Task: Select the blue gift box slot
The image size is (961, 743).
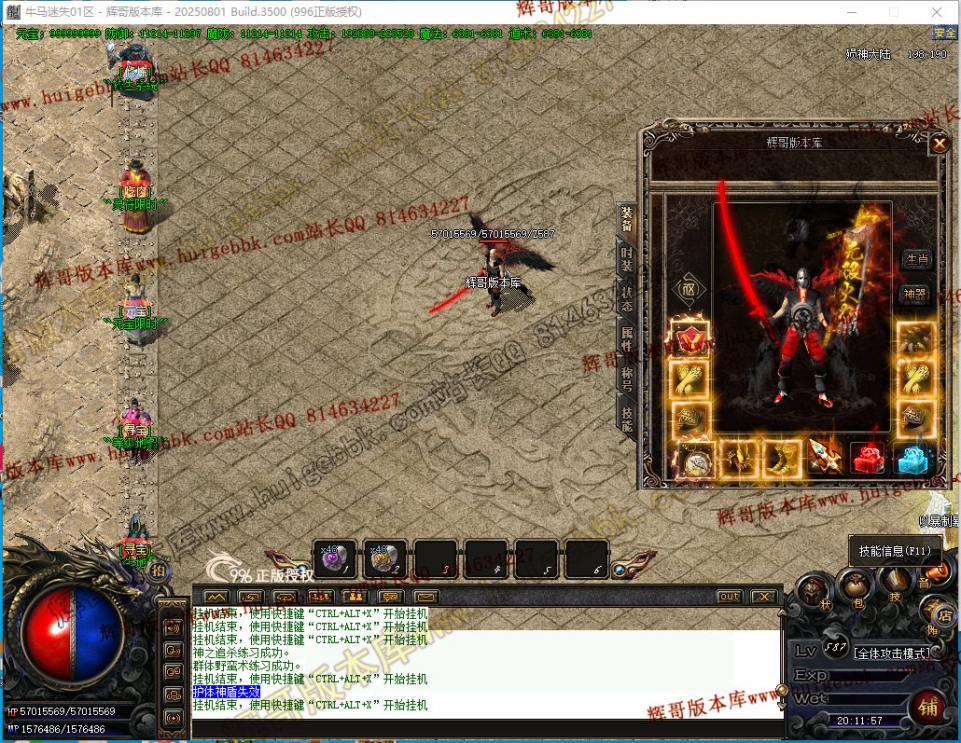Action: (911, 459)
